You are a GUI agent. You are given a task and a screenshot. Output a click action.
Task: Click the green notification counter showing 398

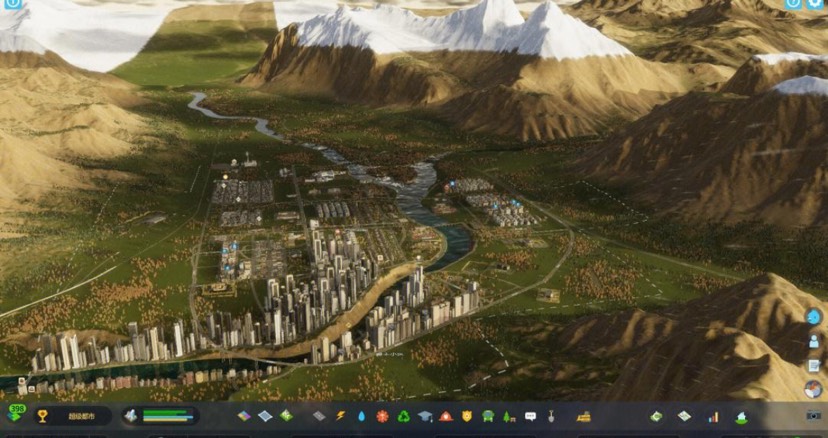pyautogui.click(x=15, y=412)
